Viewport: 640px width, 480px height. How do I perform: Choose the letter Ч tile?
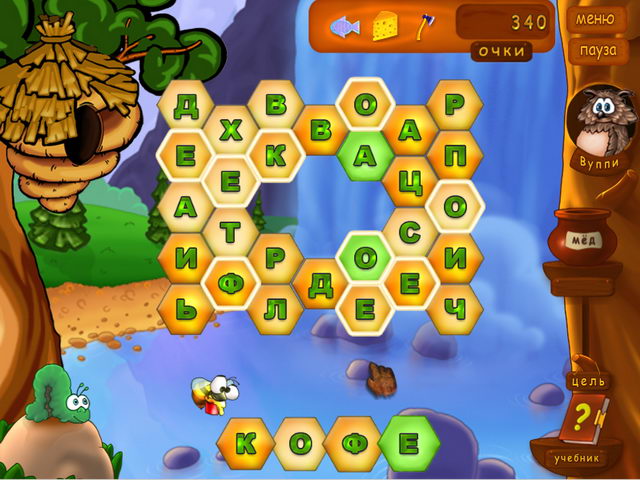pyautogui.click(x=455, y=309)
